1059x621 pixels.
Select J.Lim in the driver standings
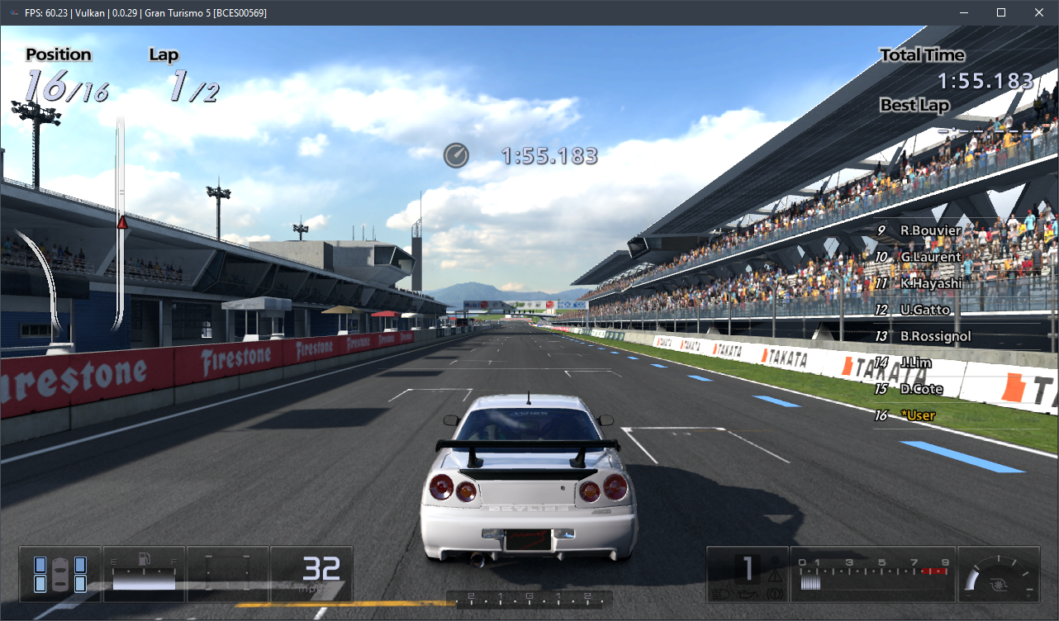[916, 362]
